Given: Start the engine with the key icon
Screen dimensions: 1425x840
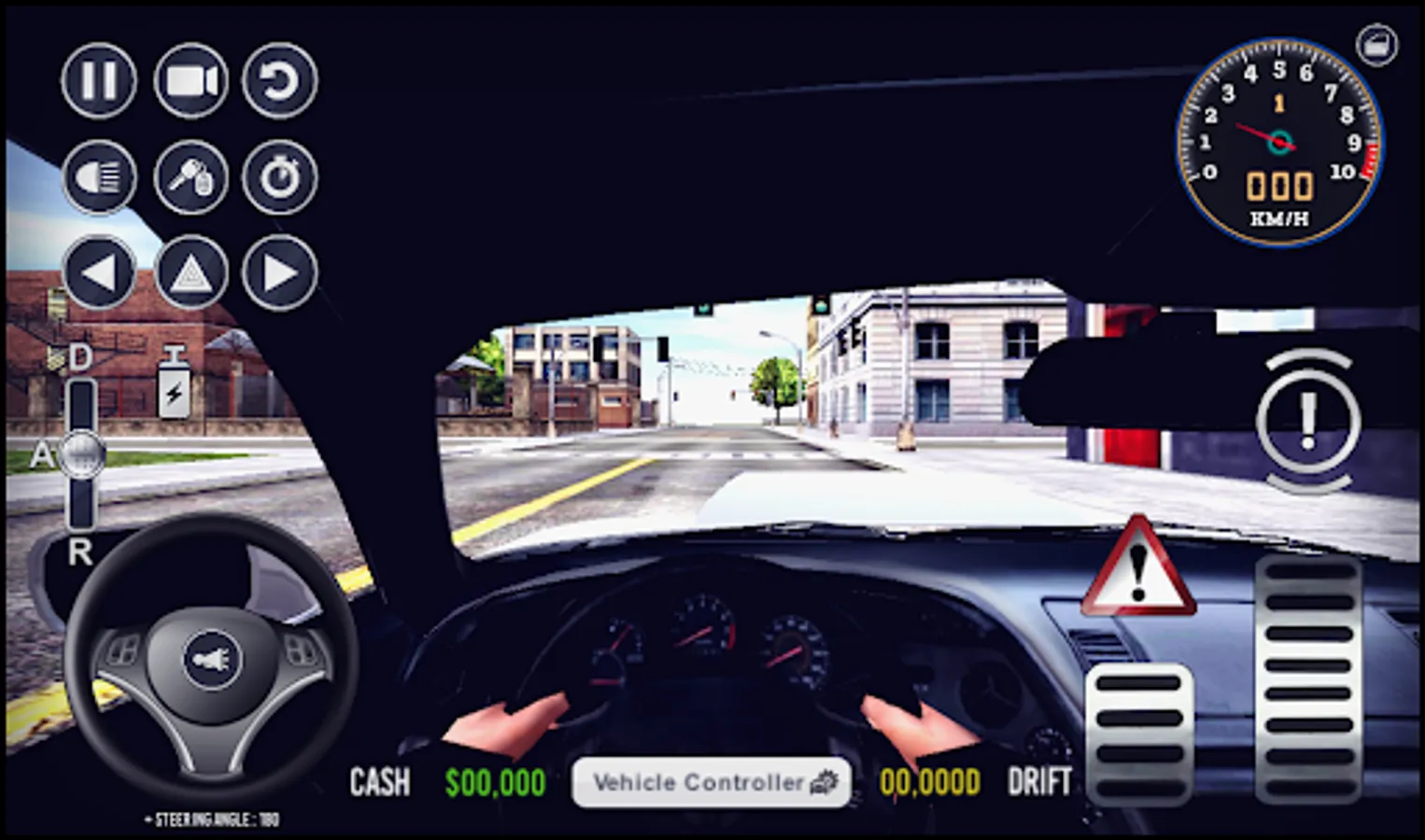Looking at the screenshot, I should (x=189, y=177).
